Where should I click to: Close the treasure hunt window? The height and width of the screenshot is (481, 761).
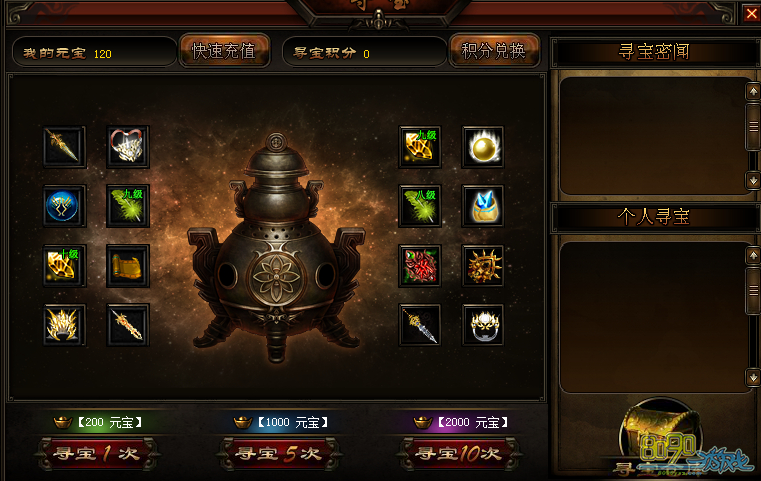pos(751,13)
